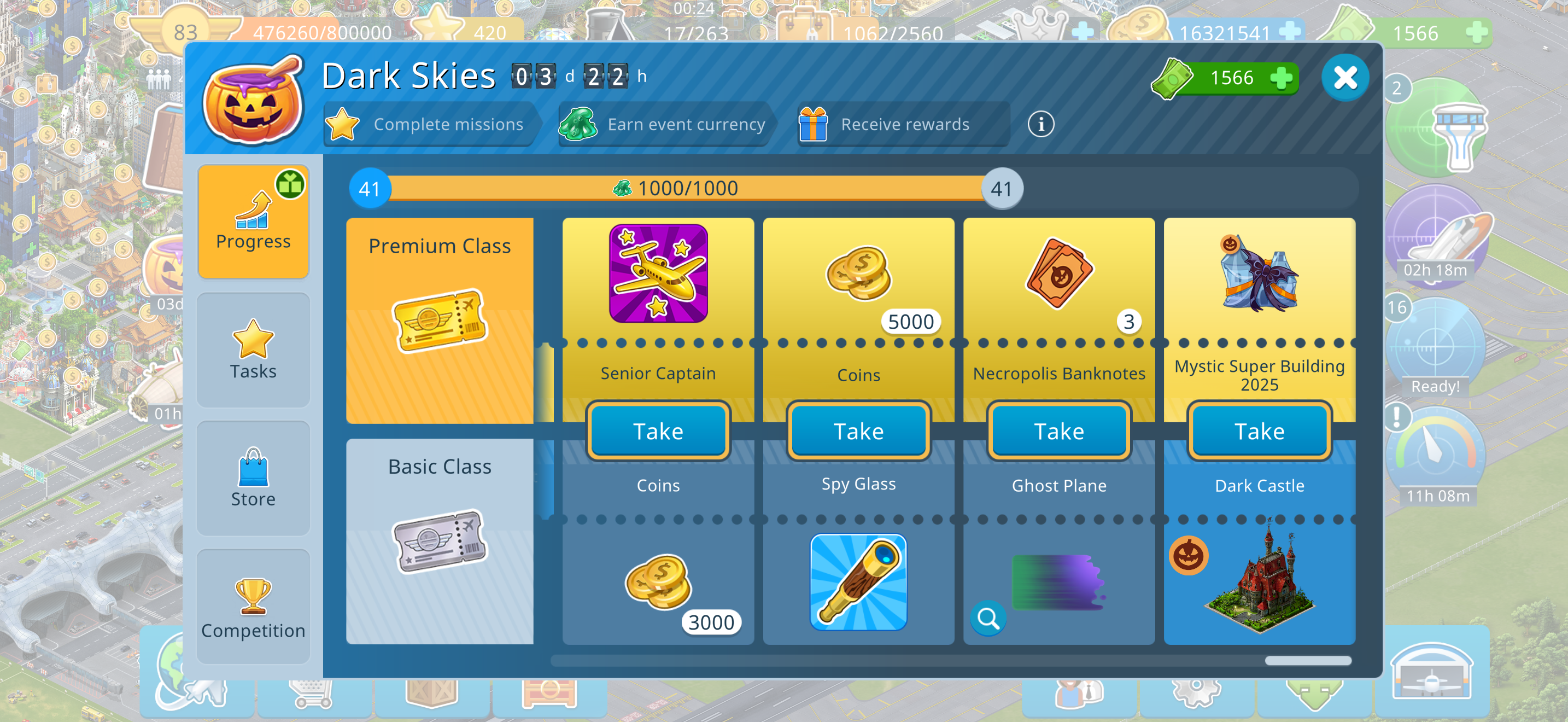Image resolution: width=1568 pixels, height=722 pixels.
Task: Click the rewards horizontal scrollbar
Action: point(1307,661)
